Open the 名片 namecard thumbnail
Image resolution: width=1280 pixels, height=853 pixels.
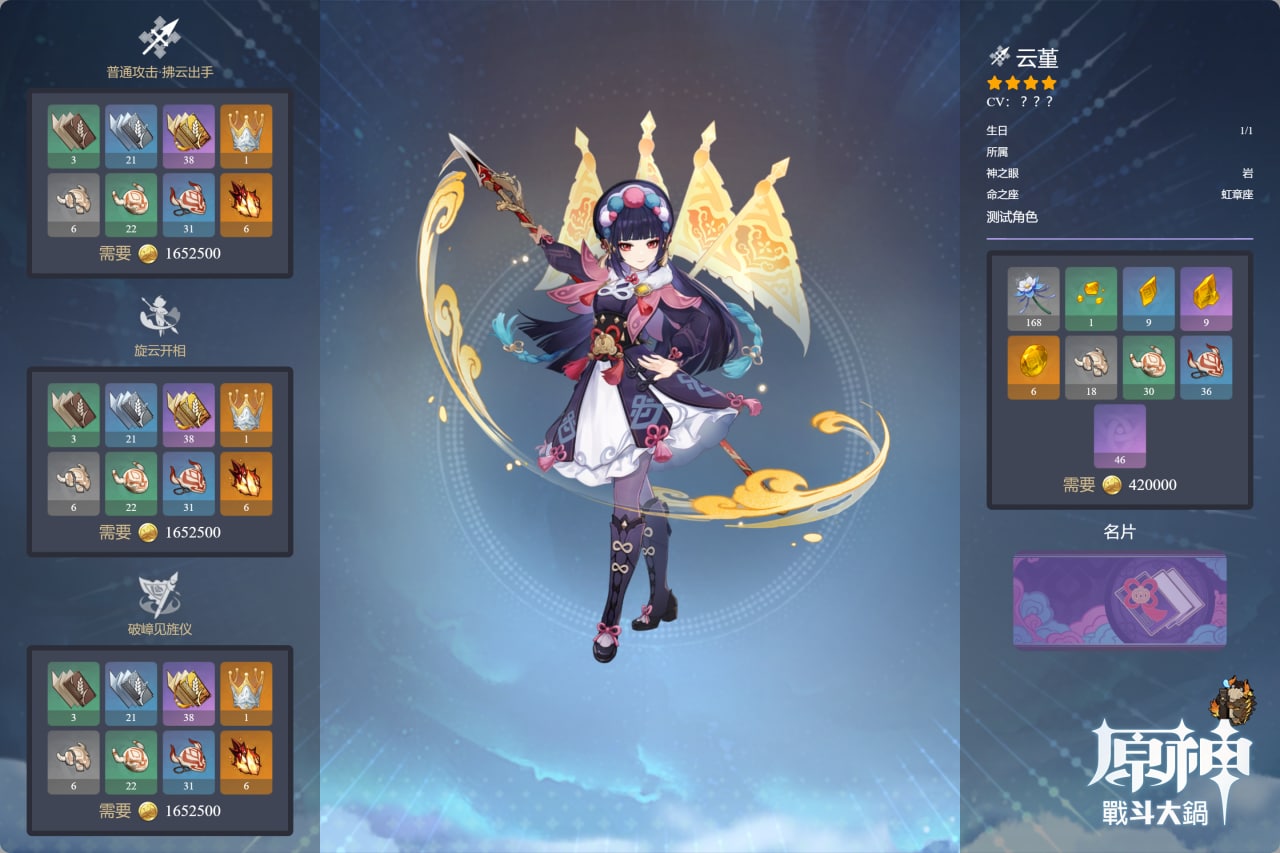pos(1120,600)
